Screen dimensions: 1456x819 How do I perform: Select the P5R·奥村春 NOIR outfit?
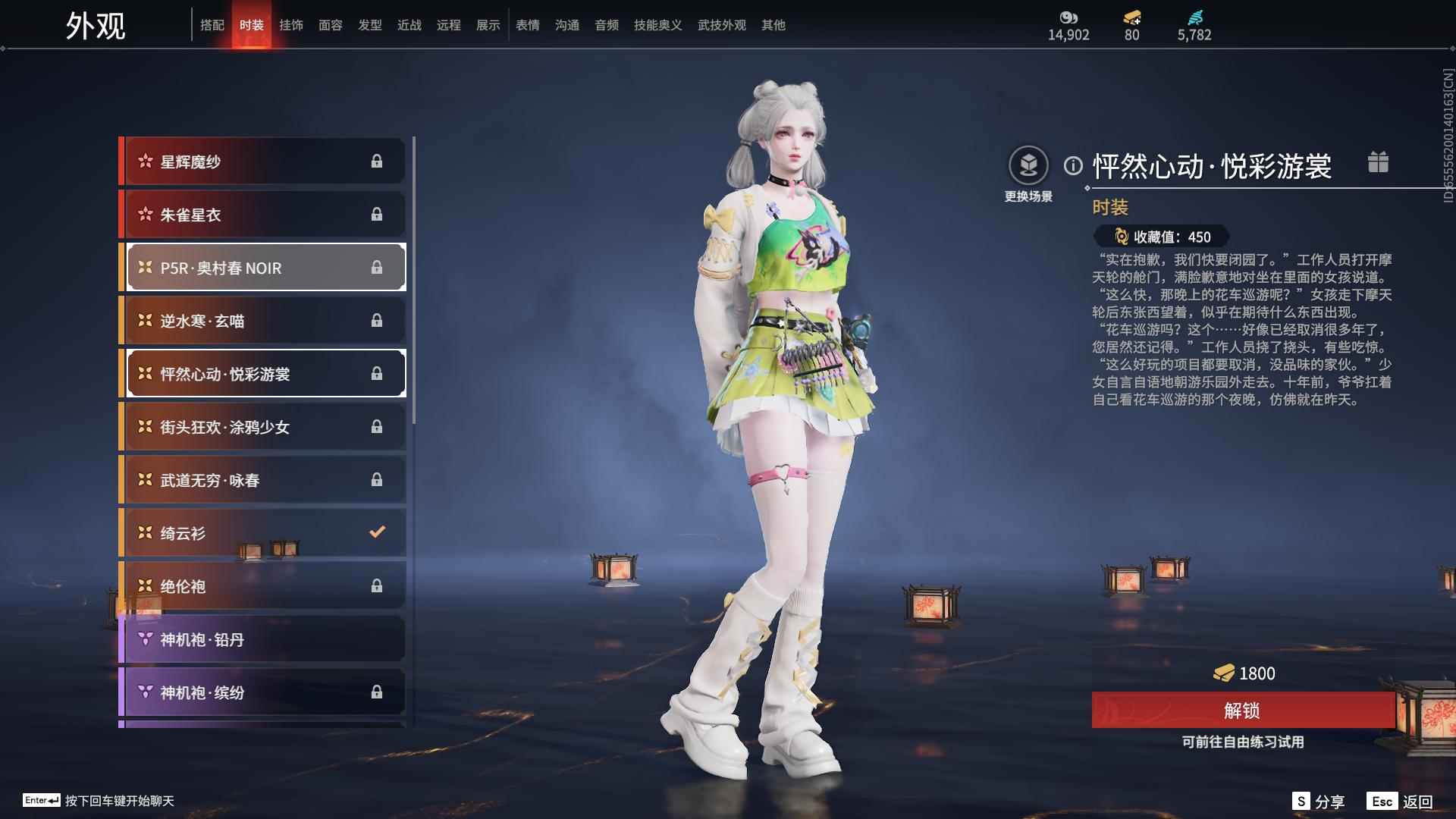220,268
